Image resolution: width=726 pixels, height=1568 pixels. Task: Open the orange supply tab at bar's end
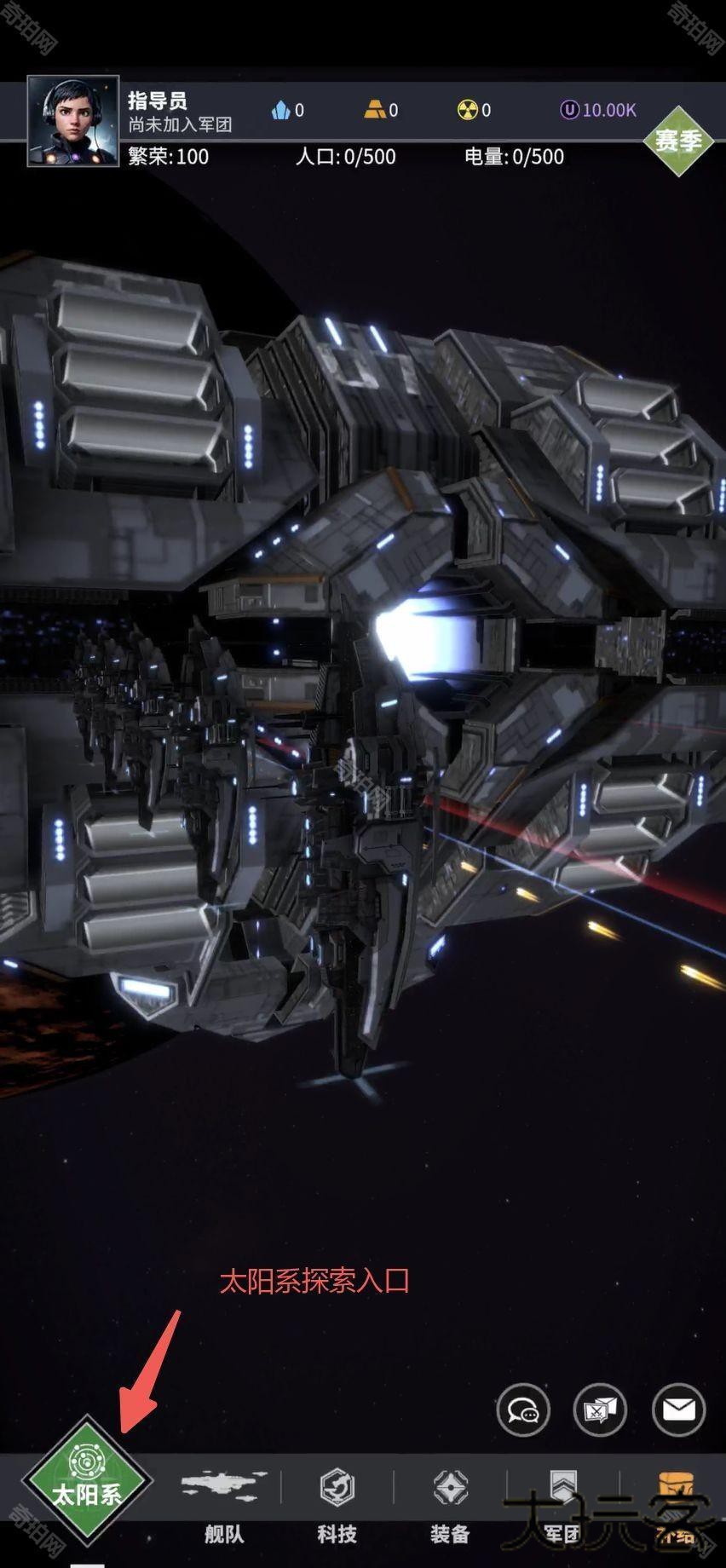(x=675, y=1505)
